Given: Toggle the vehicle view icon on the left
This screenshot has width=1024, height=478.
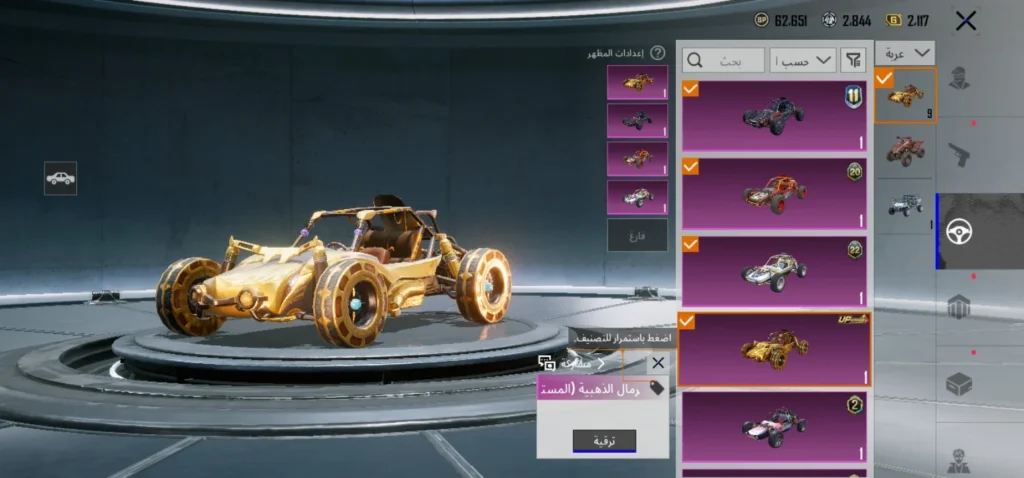Looking at the screenshot, I should coord(60,178).
